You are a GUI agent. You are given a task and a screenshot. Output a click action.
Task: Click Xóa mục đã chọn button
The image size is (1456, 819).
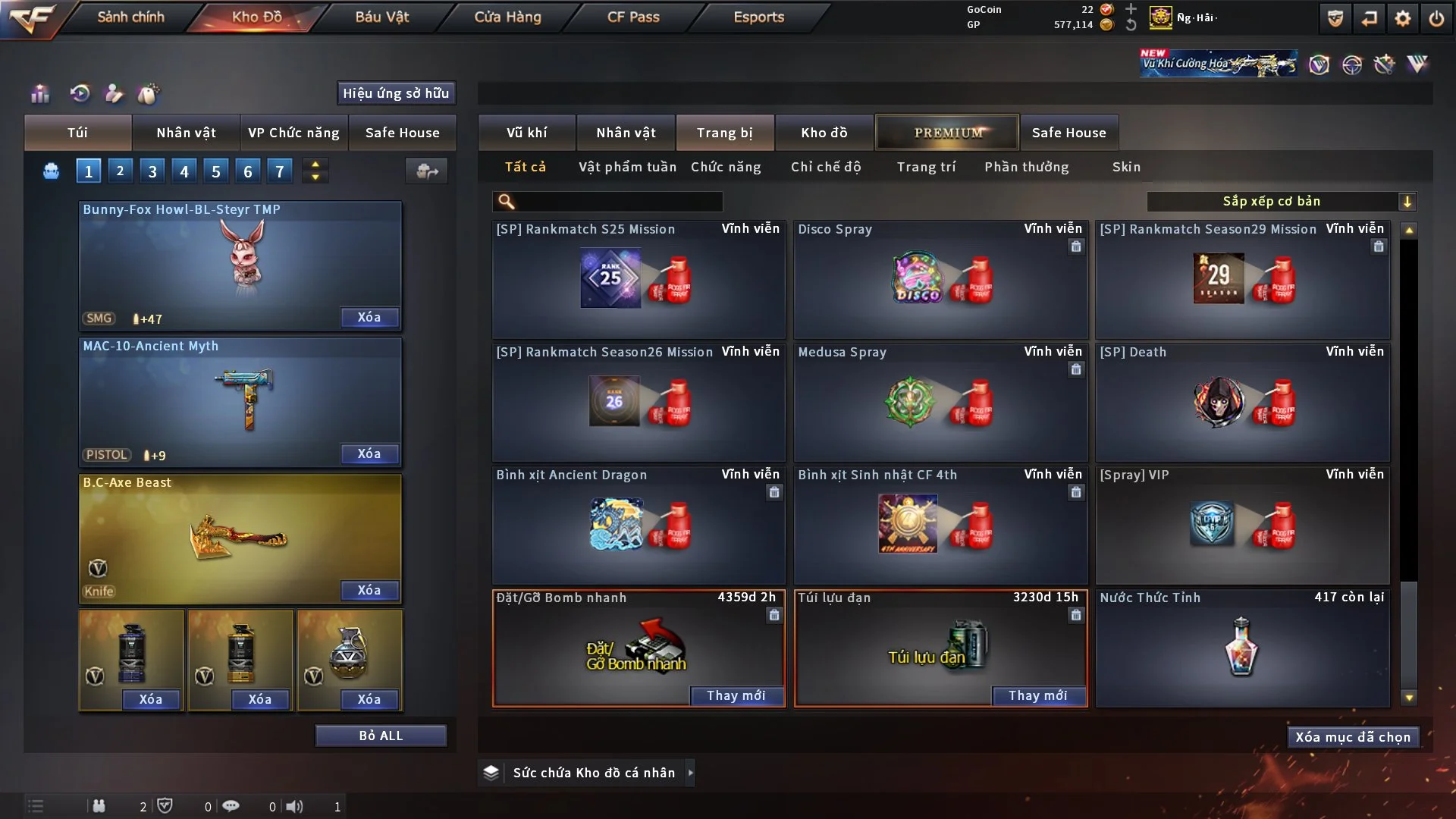pos(1353,737)
